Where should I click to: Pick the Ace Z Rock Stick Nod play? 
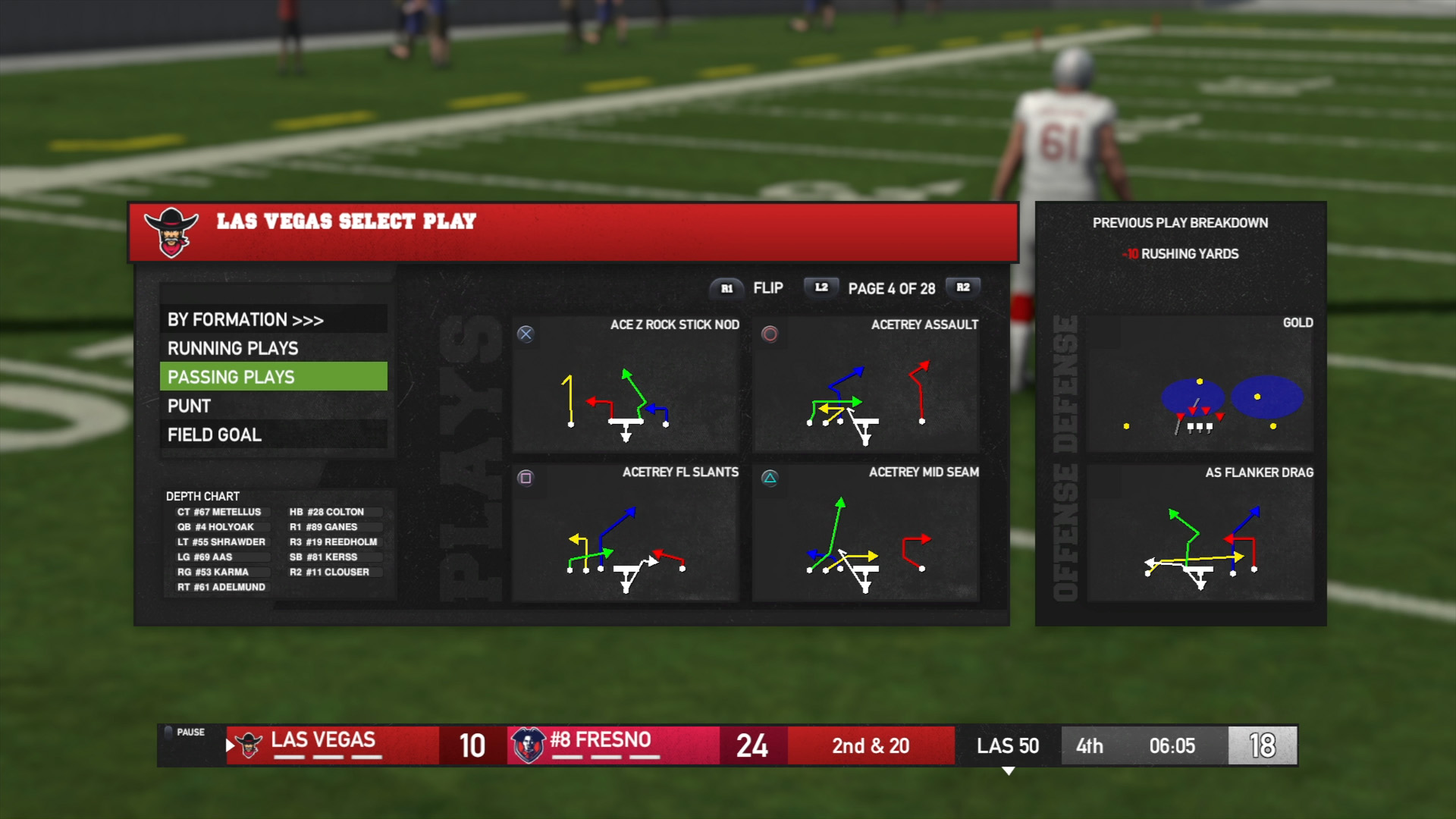point(626,385)
